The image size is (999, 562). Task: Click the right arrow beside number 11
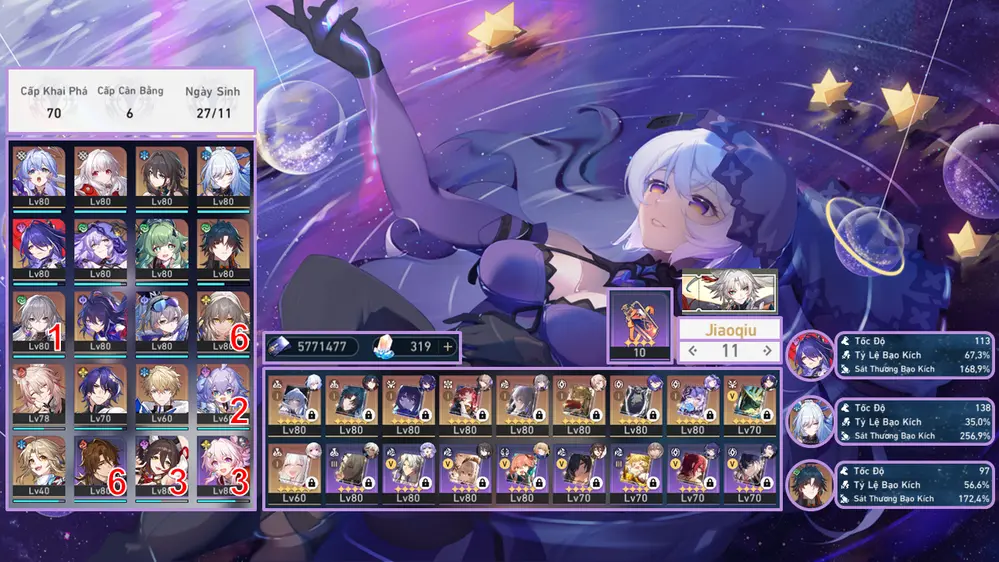767,351
